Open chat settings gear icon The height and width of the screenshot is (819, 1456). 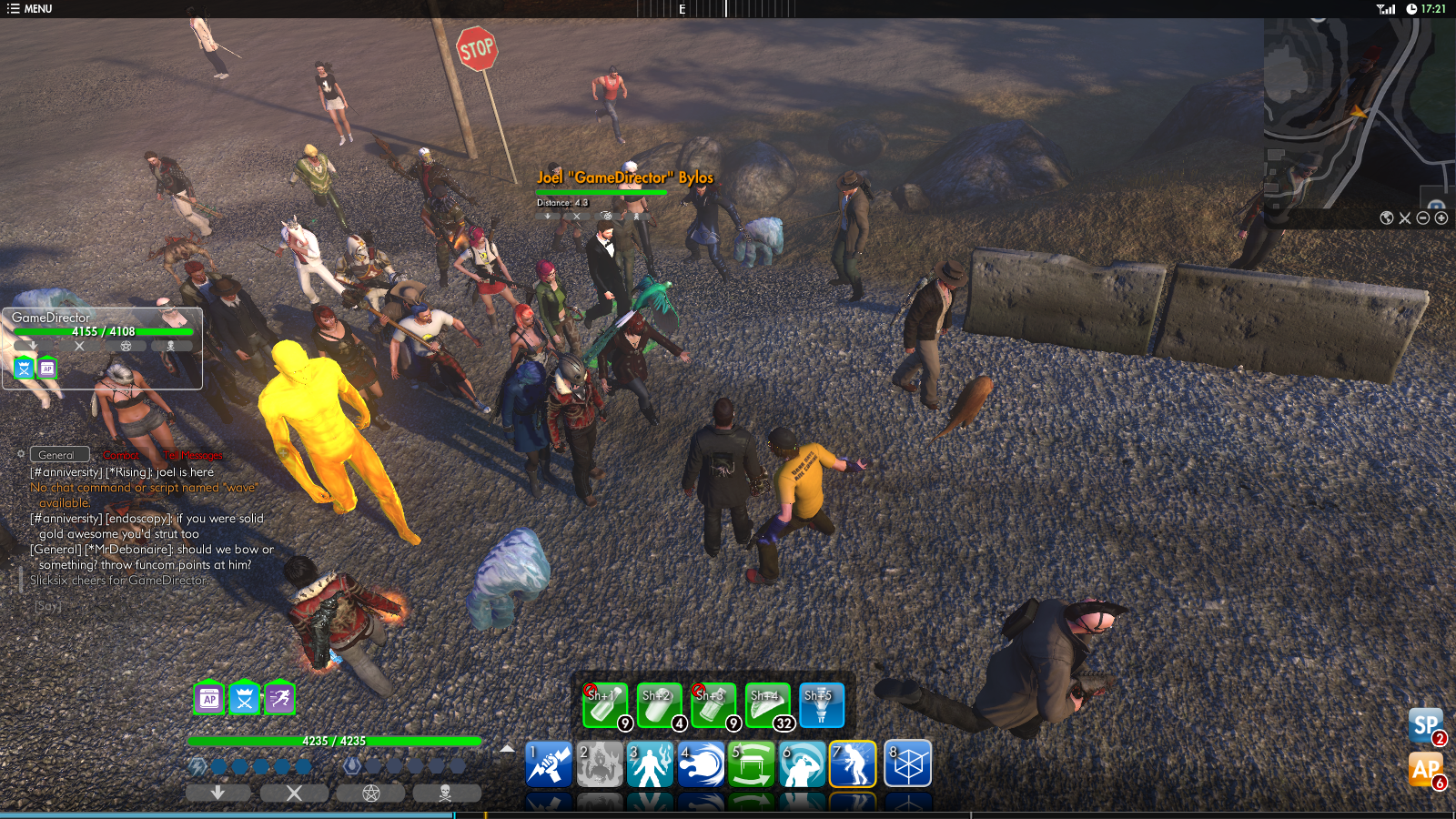point(21,454)
